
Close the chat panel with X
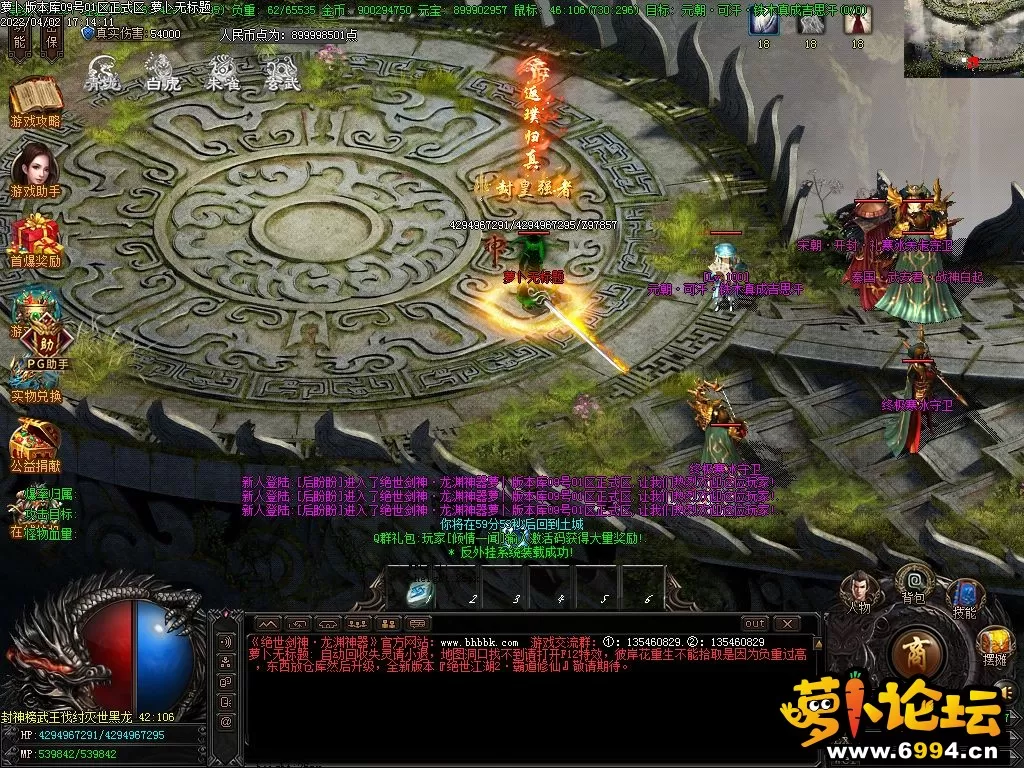(789, 623)
